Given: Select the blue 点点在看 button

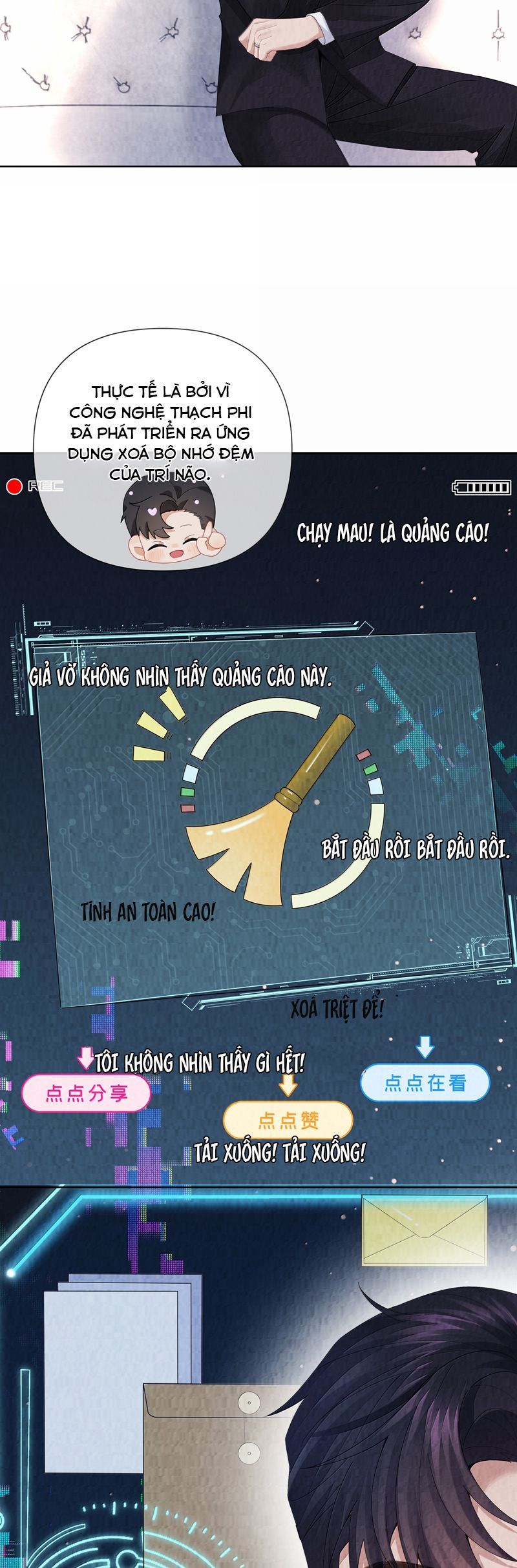Looking at the screenshot, I should 425,1082.
